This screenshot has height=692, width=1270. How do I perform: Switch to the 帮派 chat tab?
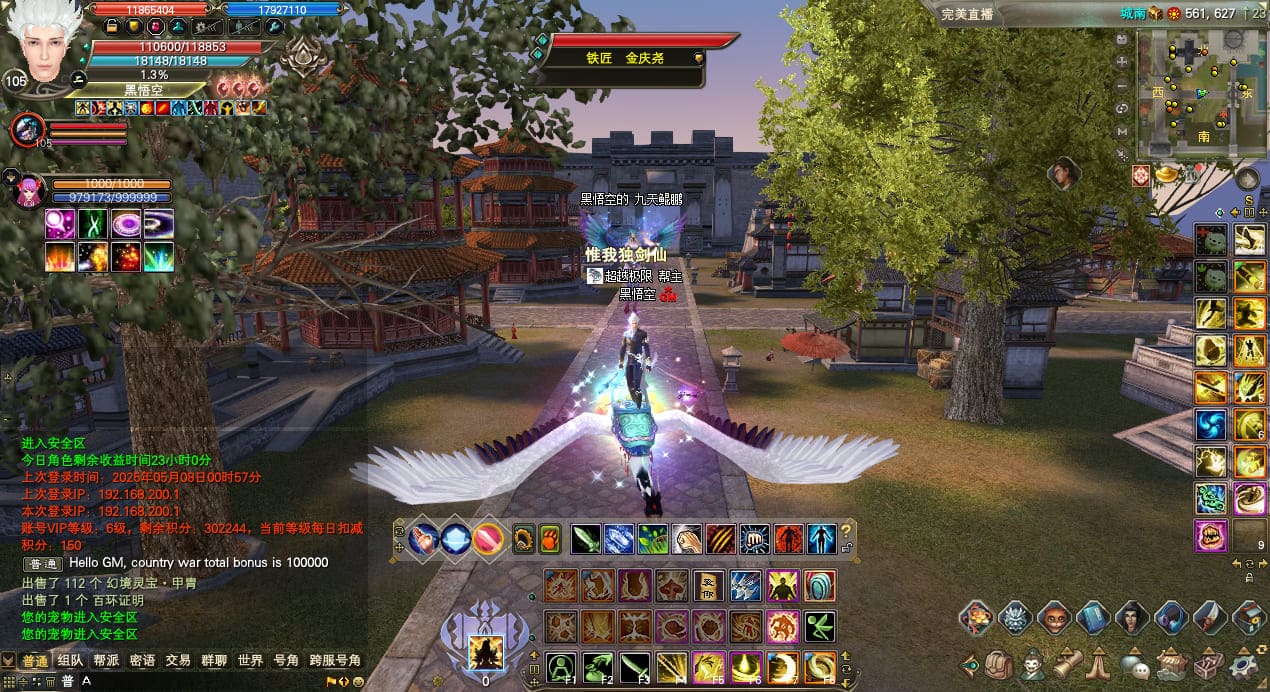(x=106, y=661)
